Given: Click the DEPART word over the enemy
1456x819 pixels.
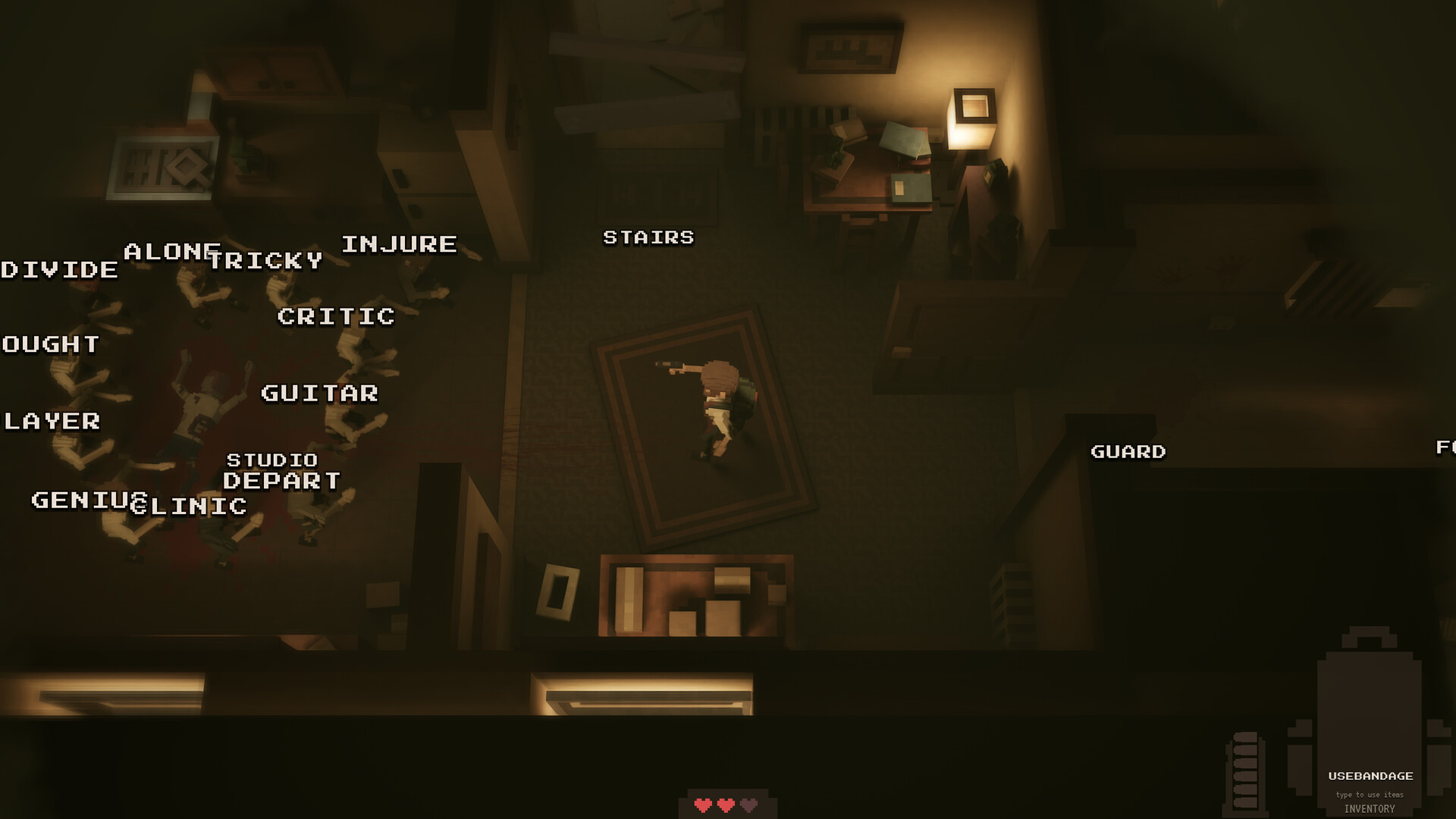Looking at the screenshot, I should point(284,481).
